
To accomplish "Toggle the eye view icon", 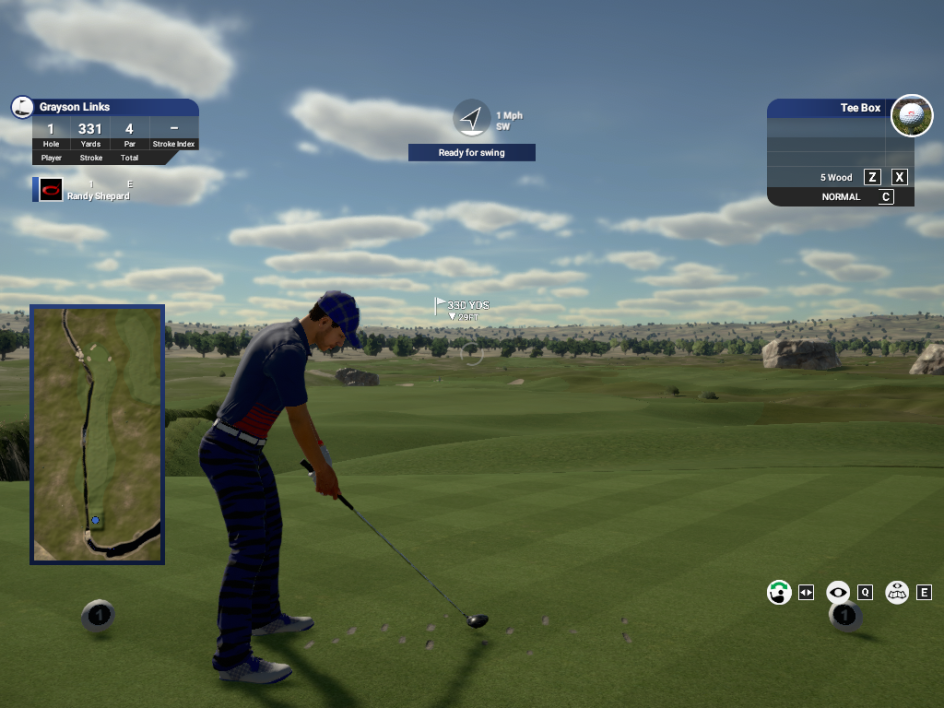I will pyautogui.click(x=838, y=592).
